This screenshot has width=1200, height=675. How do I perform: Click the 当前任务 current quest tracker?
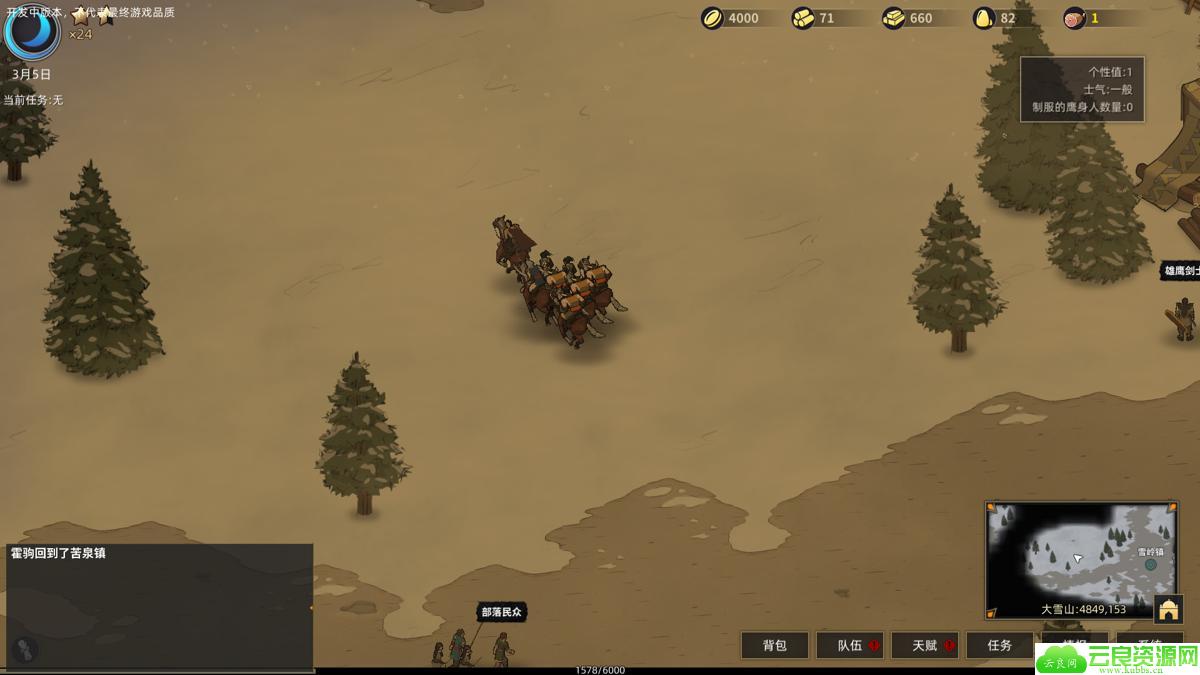(33, 100)
